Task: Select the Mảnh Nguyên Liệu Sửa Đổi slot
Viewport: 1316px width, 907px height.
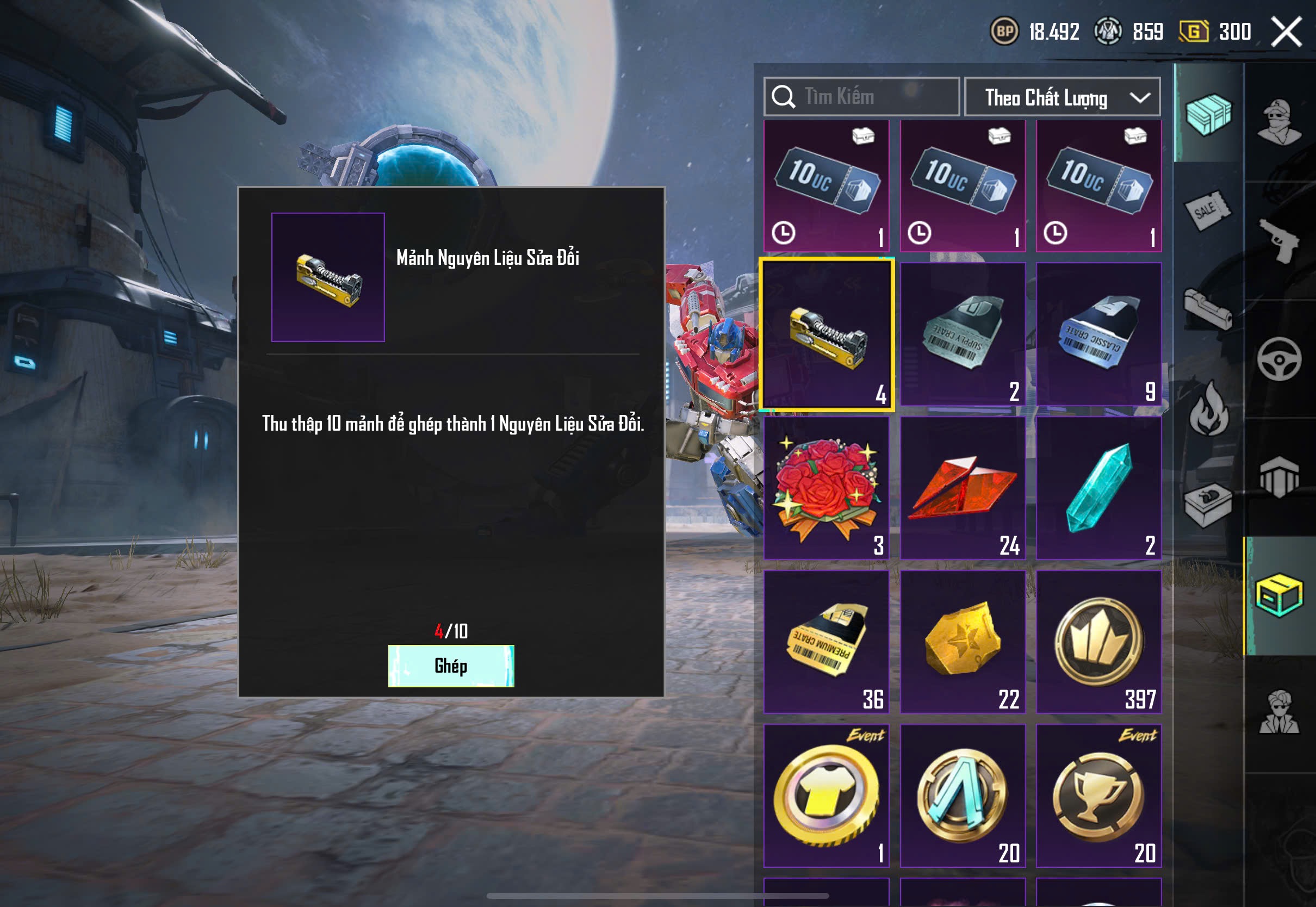Action: pos(826,334)
